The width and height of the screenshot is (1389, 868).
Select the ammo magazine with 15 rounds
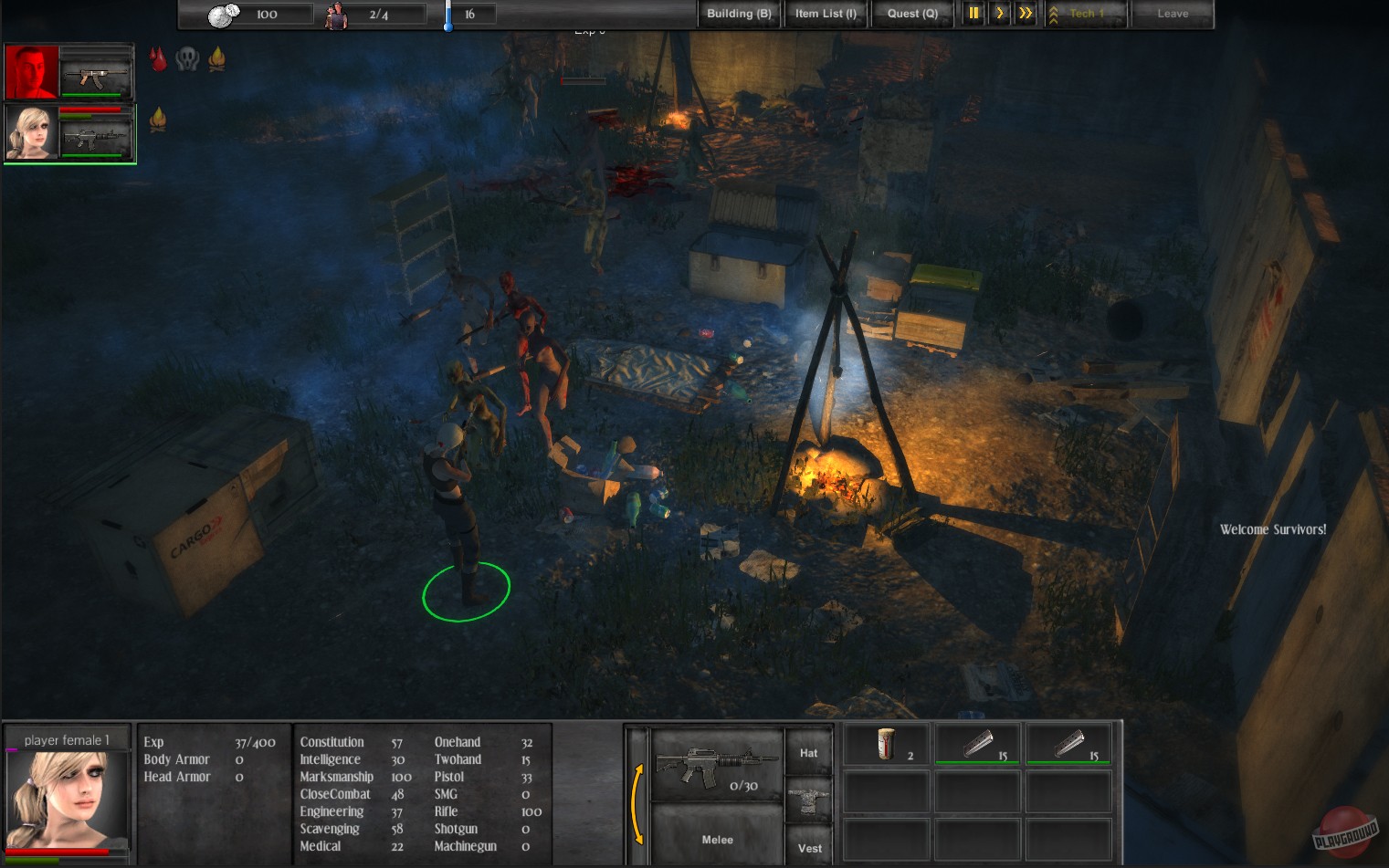[977, 744]
